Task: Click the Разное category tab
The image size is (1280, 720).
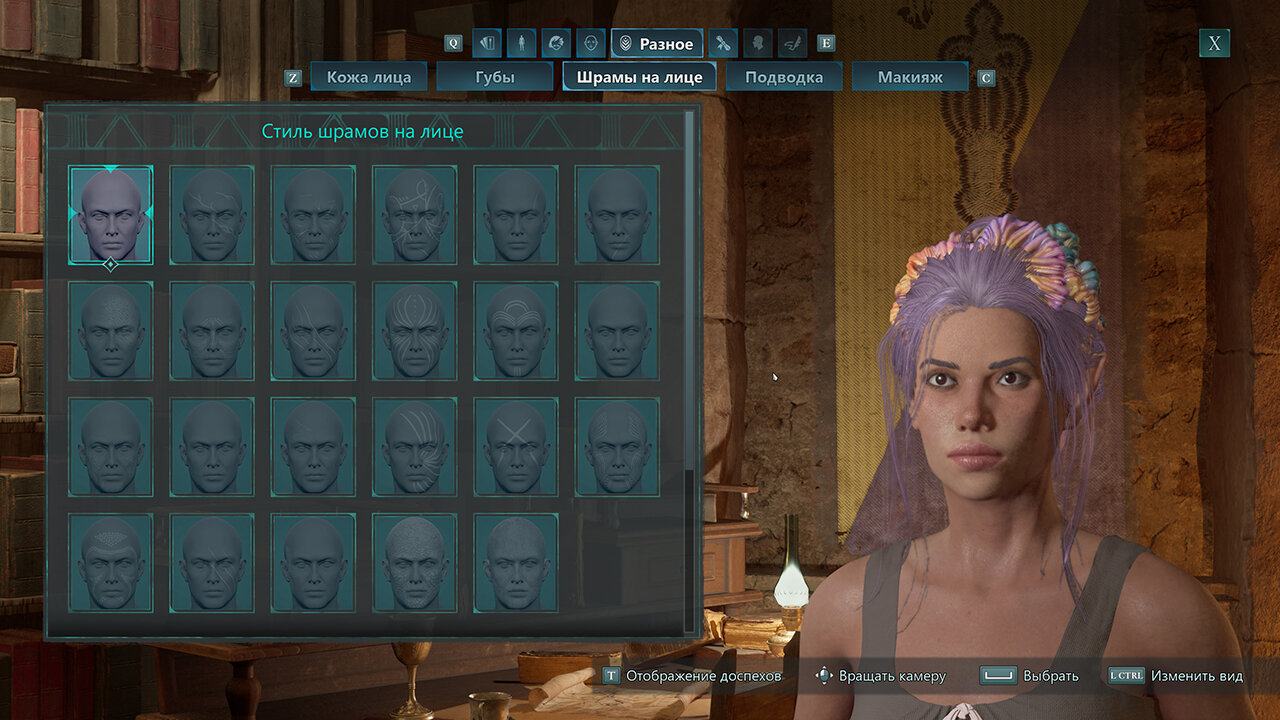Action: (x=656, y=43)
